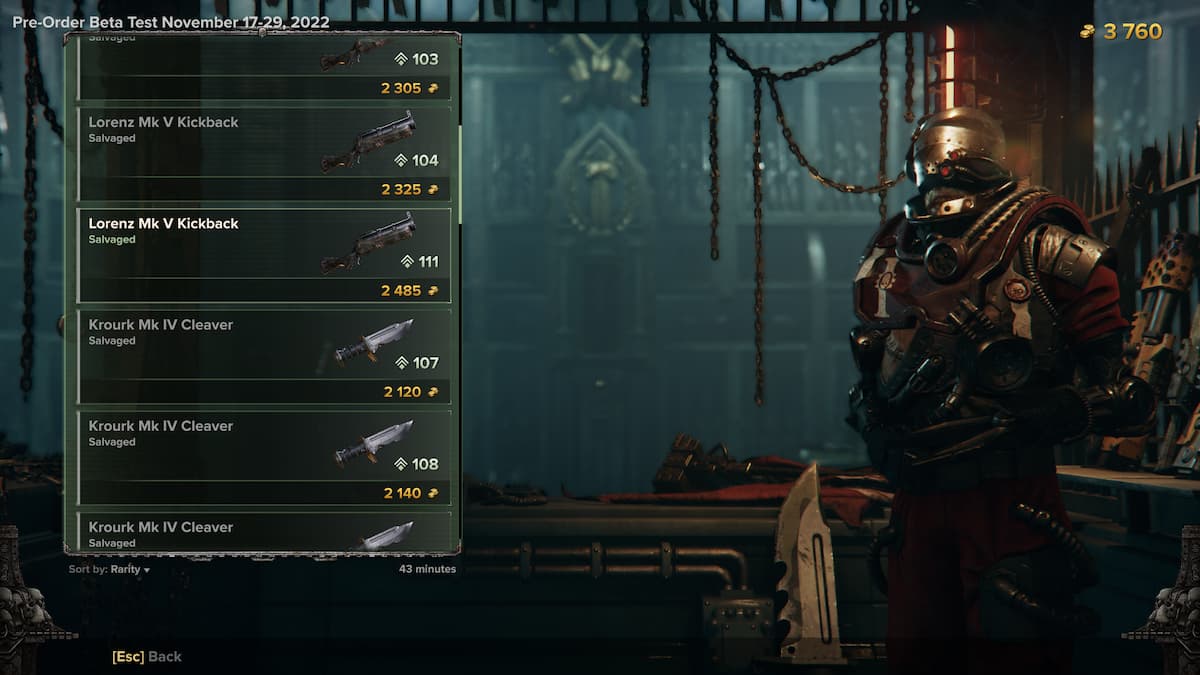Choose the Lorenz Mk V Kickback costing 2 485
This screenshot has height=675, width=1200.
(264, 254)
